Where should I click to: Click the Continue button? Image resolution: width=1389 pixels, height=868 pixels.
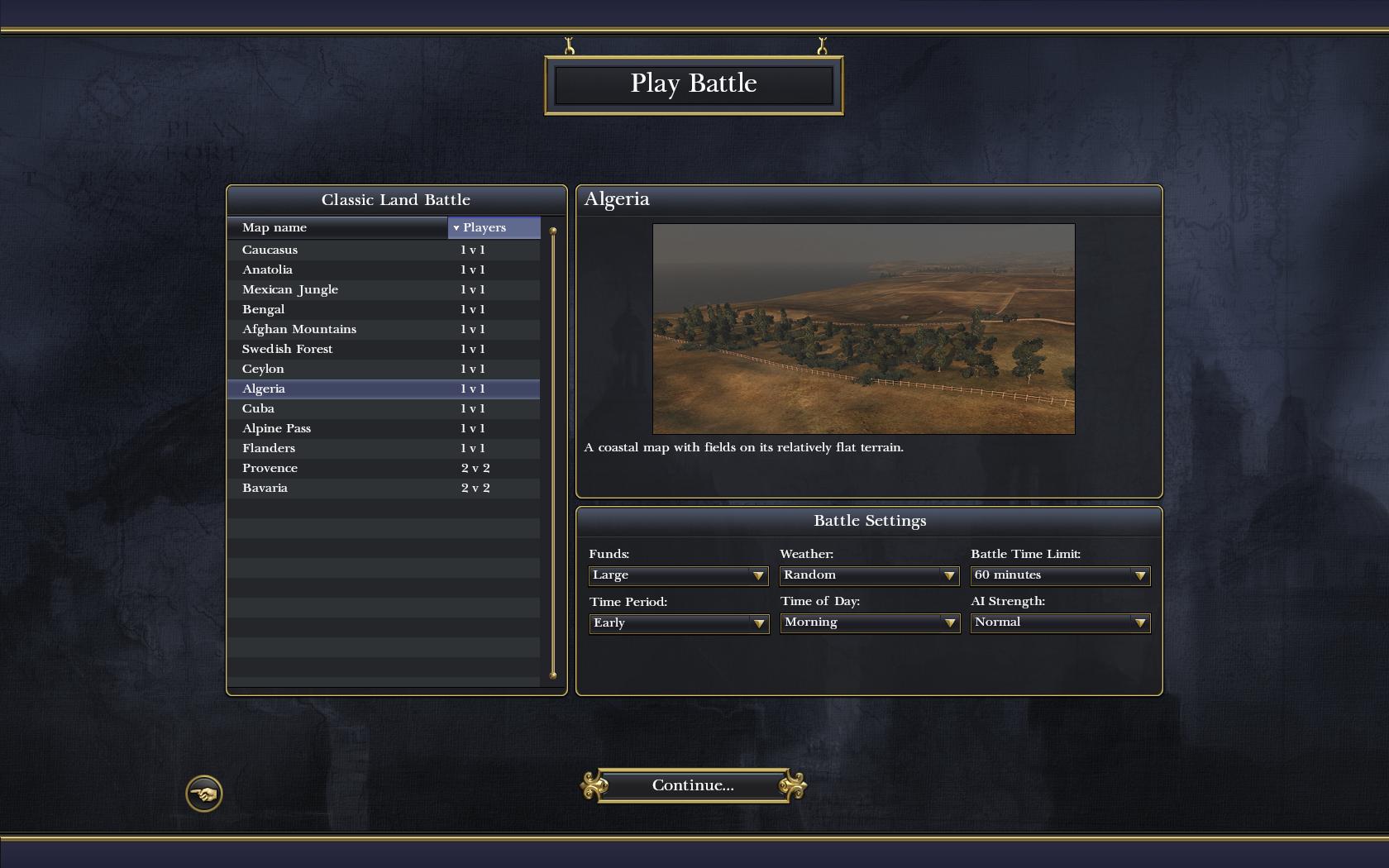click(x=693, y=785)
